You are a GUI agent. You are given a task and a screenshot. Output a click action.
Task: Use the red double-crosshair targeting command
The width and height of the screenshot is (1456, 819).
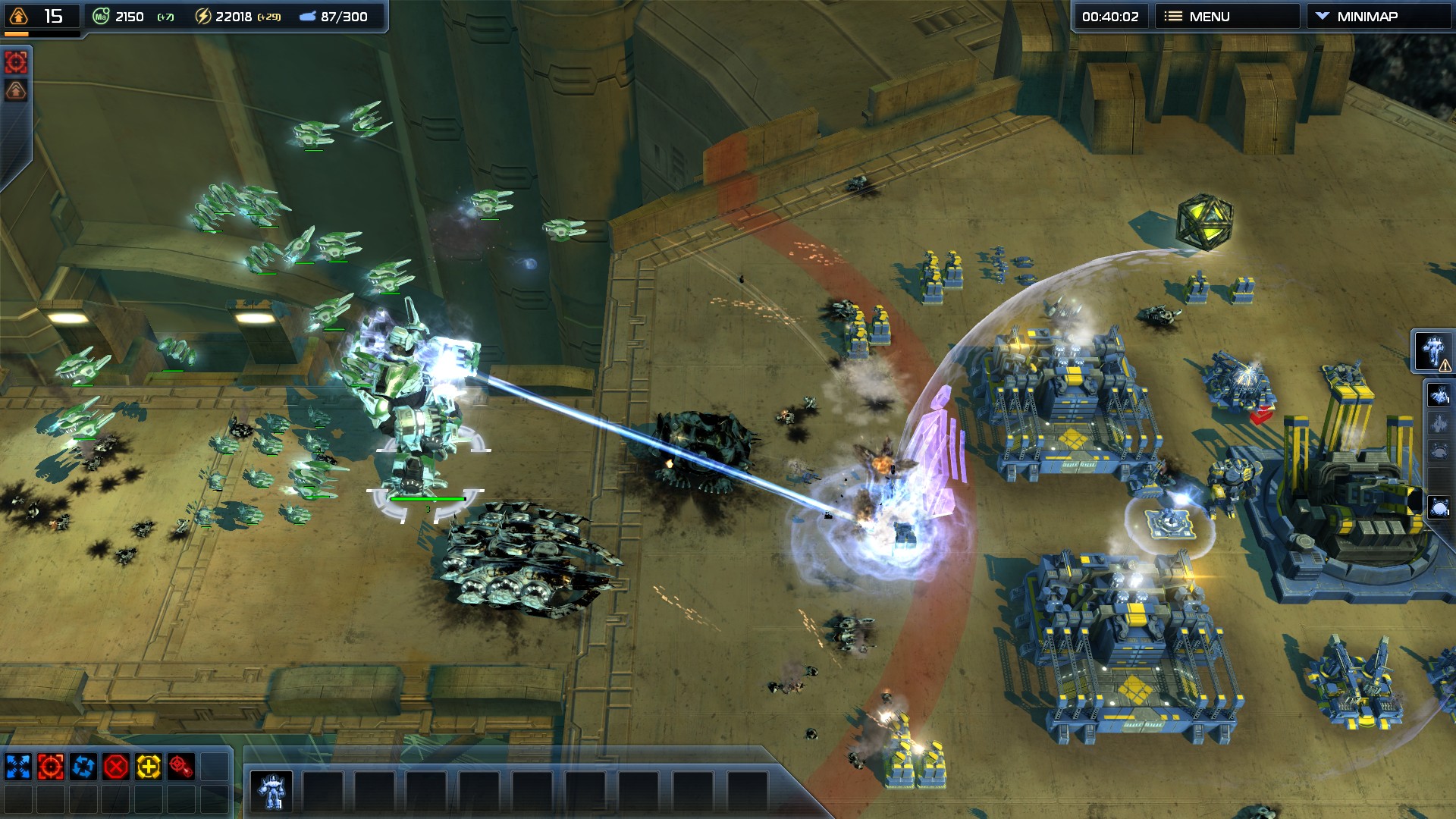pos(181,767)
